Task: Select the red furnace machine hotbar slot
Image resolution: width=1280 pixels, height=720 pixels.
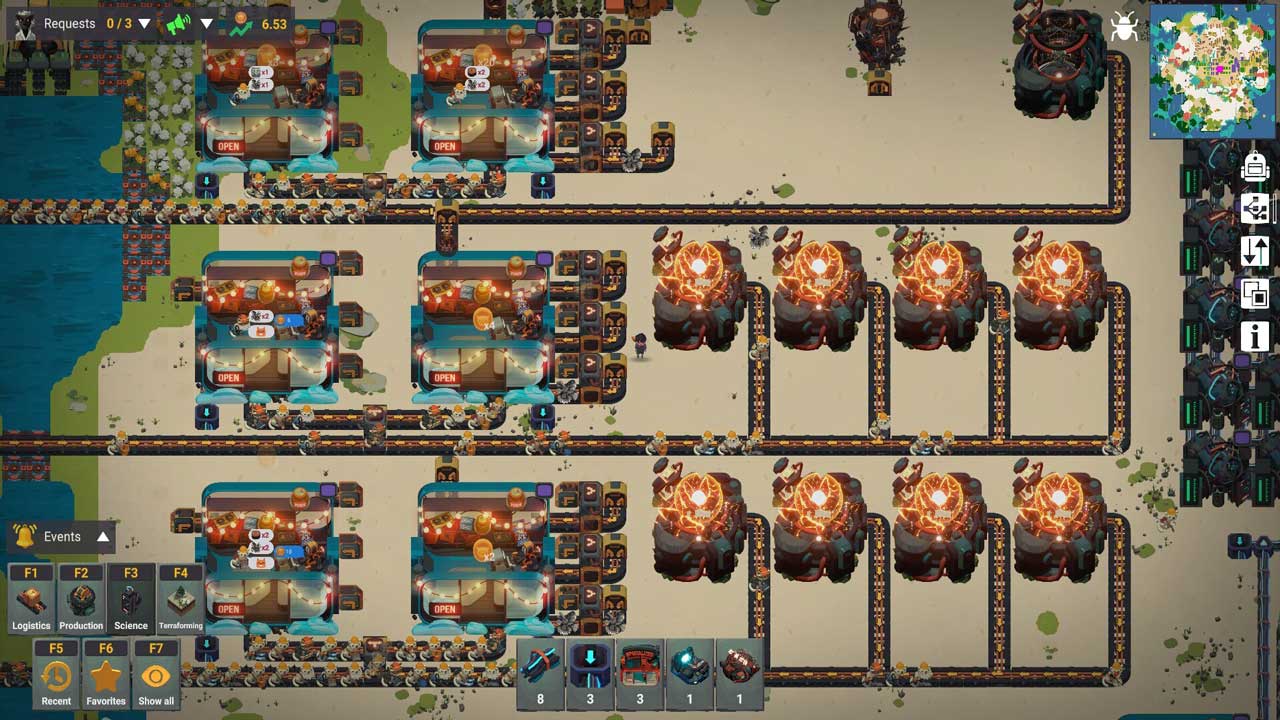Action: point(740,672)
